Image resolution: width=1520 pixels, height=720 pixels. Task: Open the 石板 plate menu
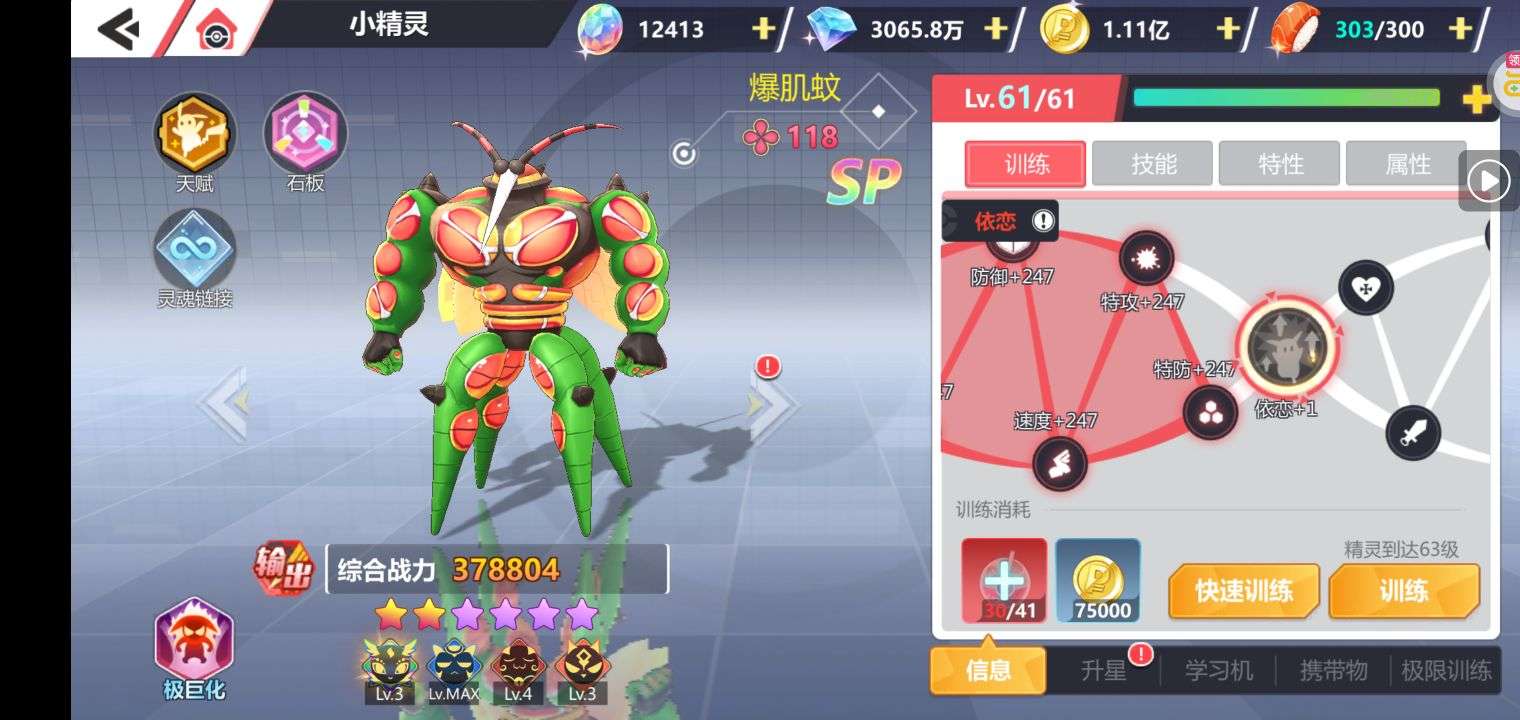[305, 134]
